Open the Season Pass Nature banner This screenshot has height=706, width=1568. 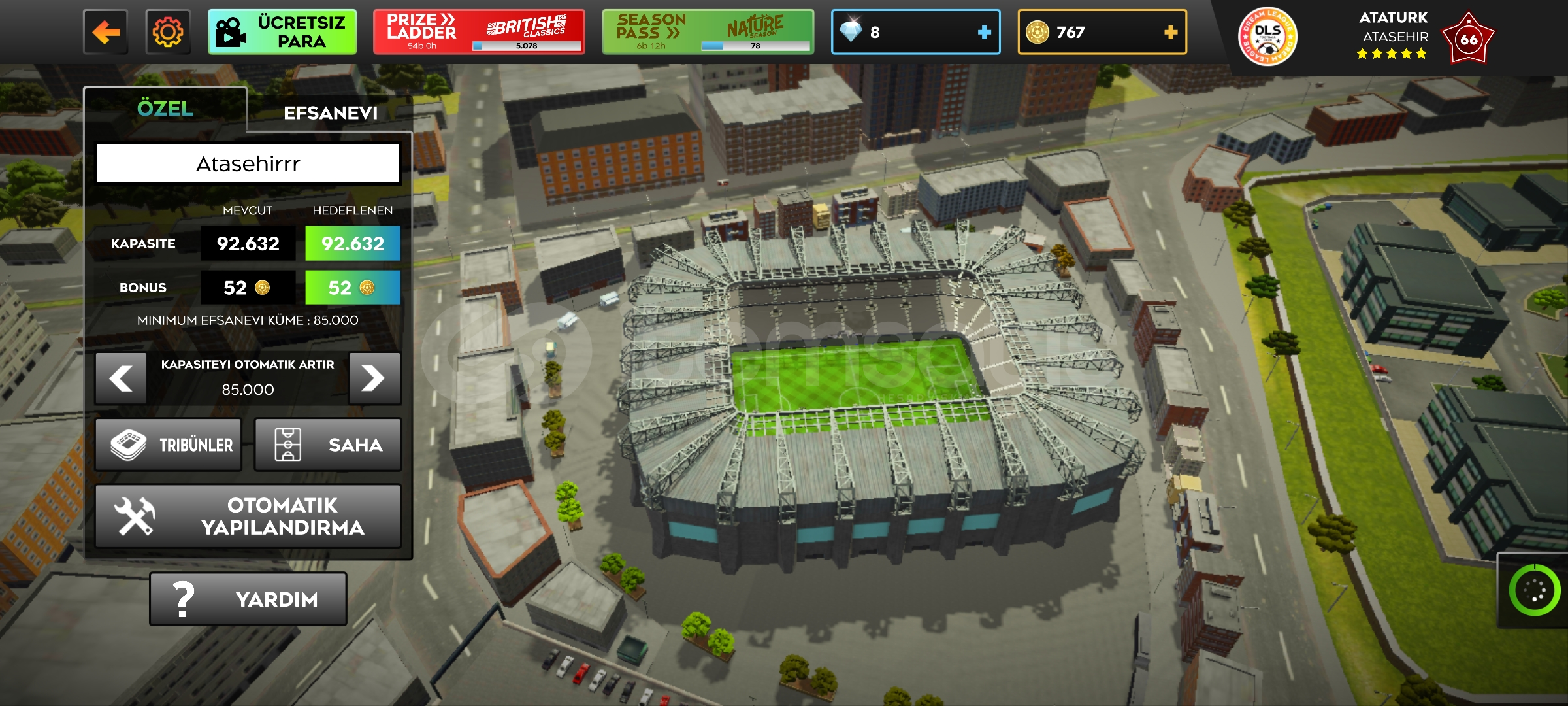[708, 32]
